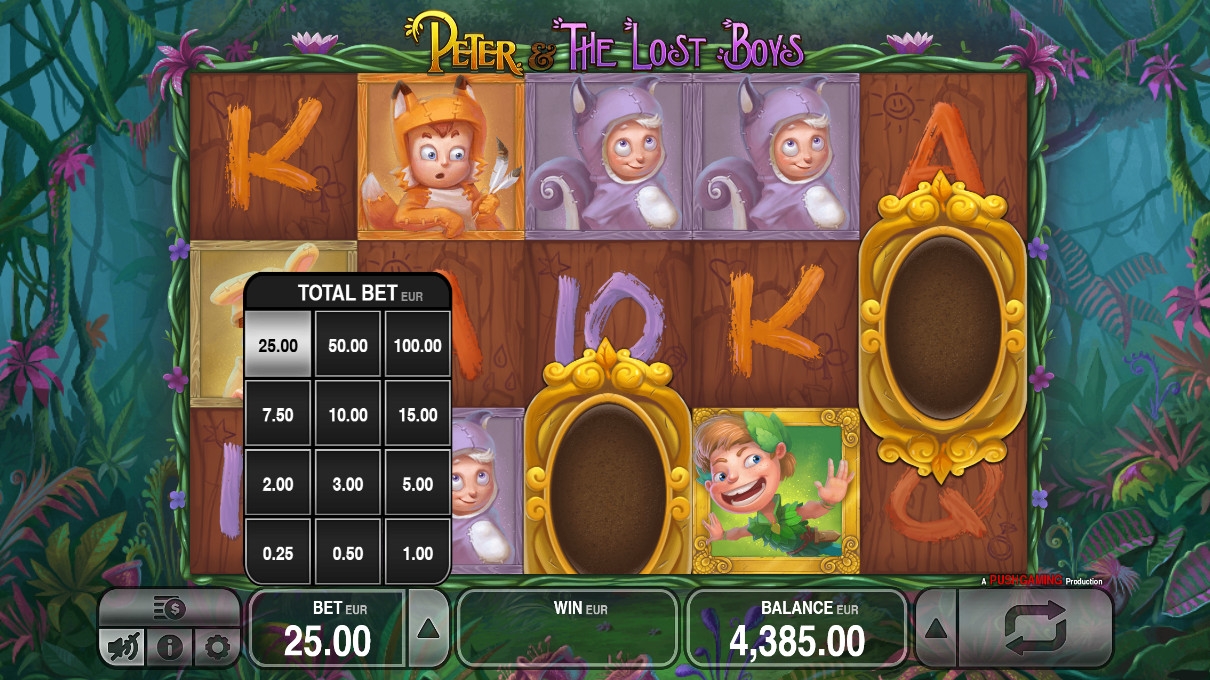Screen dimensions: 1210x680
Task: Pick the minimum 0.25 bet
Action: pos(278,553)
